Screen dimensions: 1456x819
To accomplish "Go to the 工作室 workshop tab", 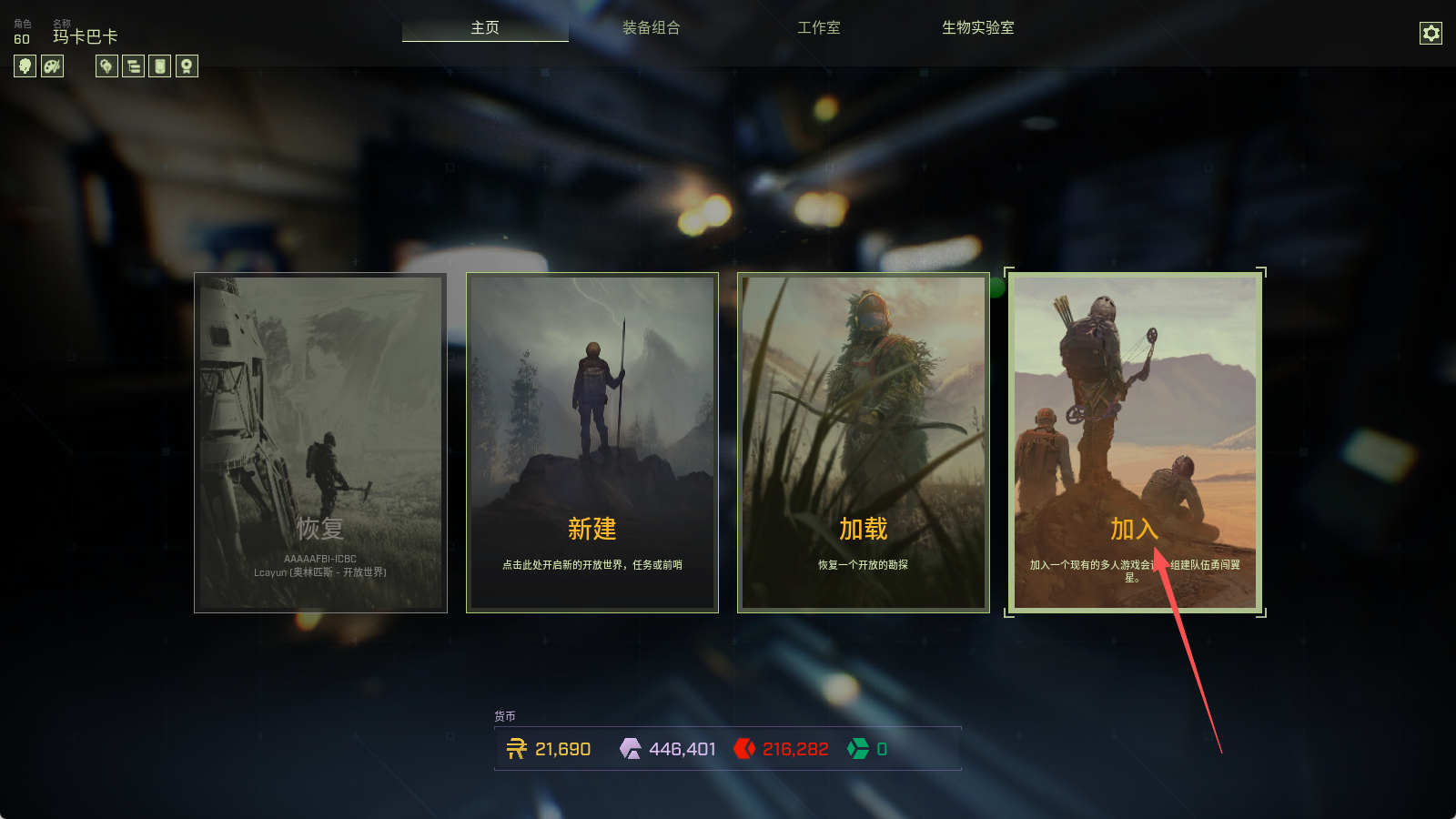I will click(819, 28).
